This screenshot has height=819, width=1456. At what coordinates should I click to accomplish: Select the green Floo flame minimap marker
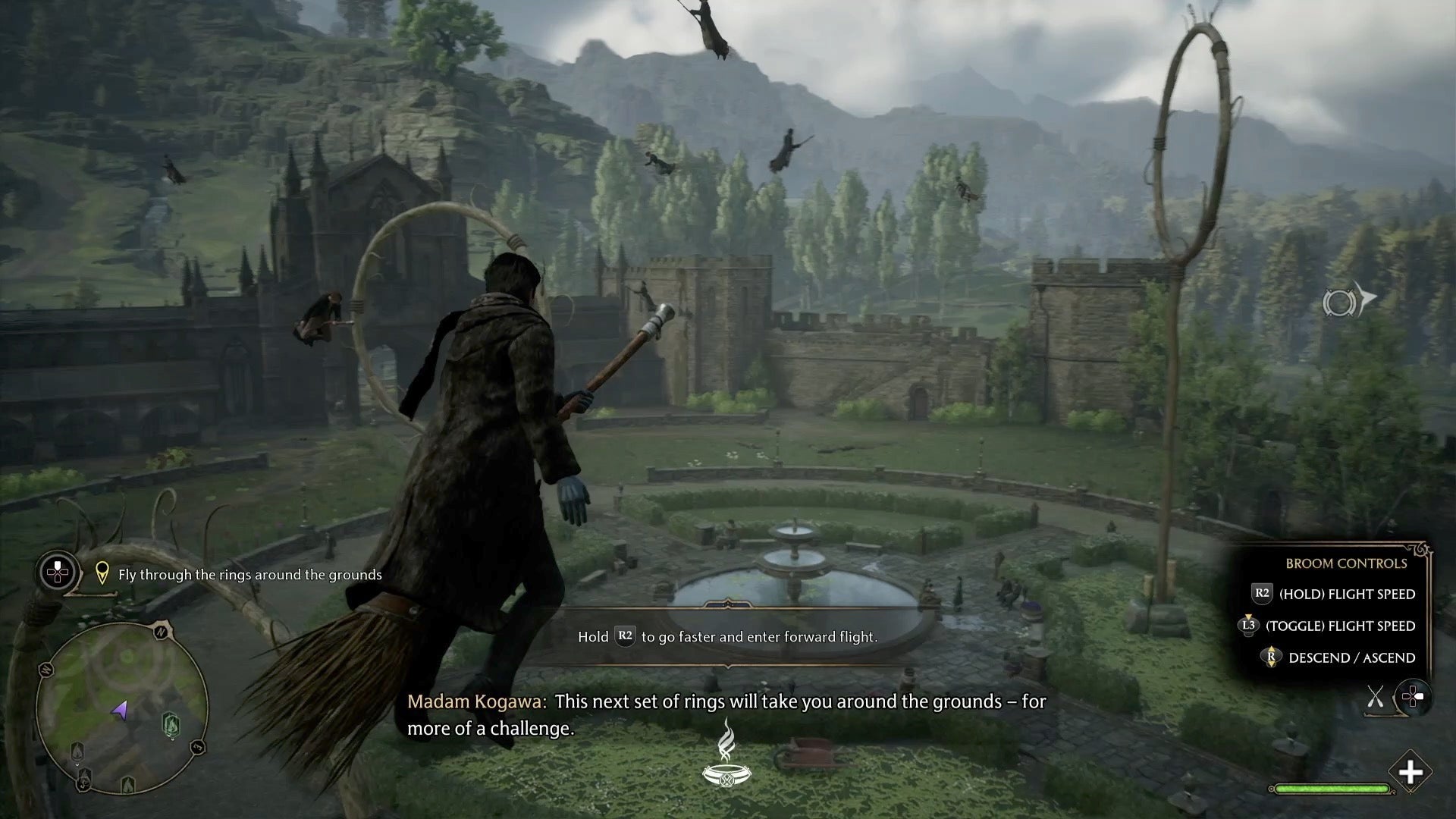coord(171,724)
